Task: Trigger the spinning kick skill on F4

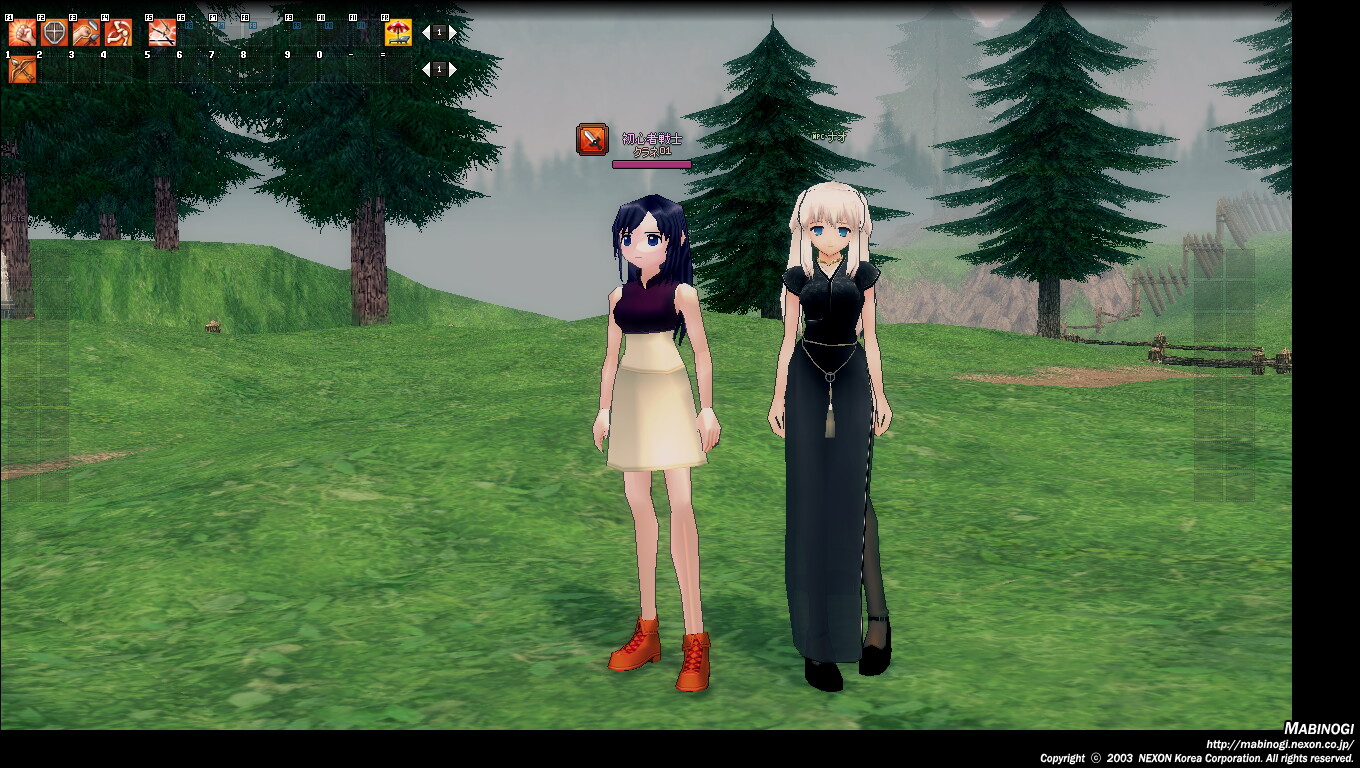Action: click(118, 33)
